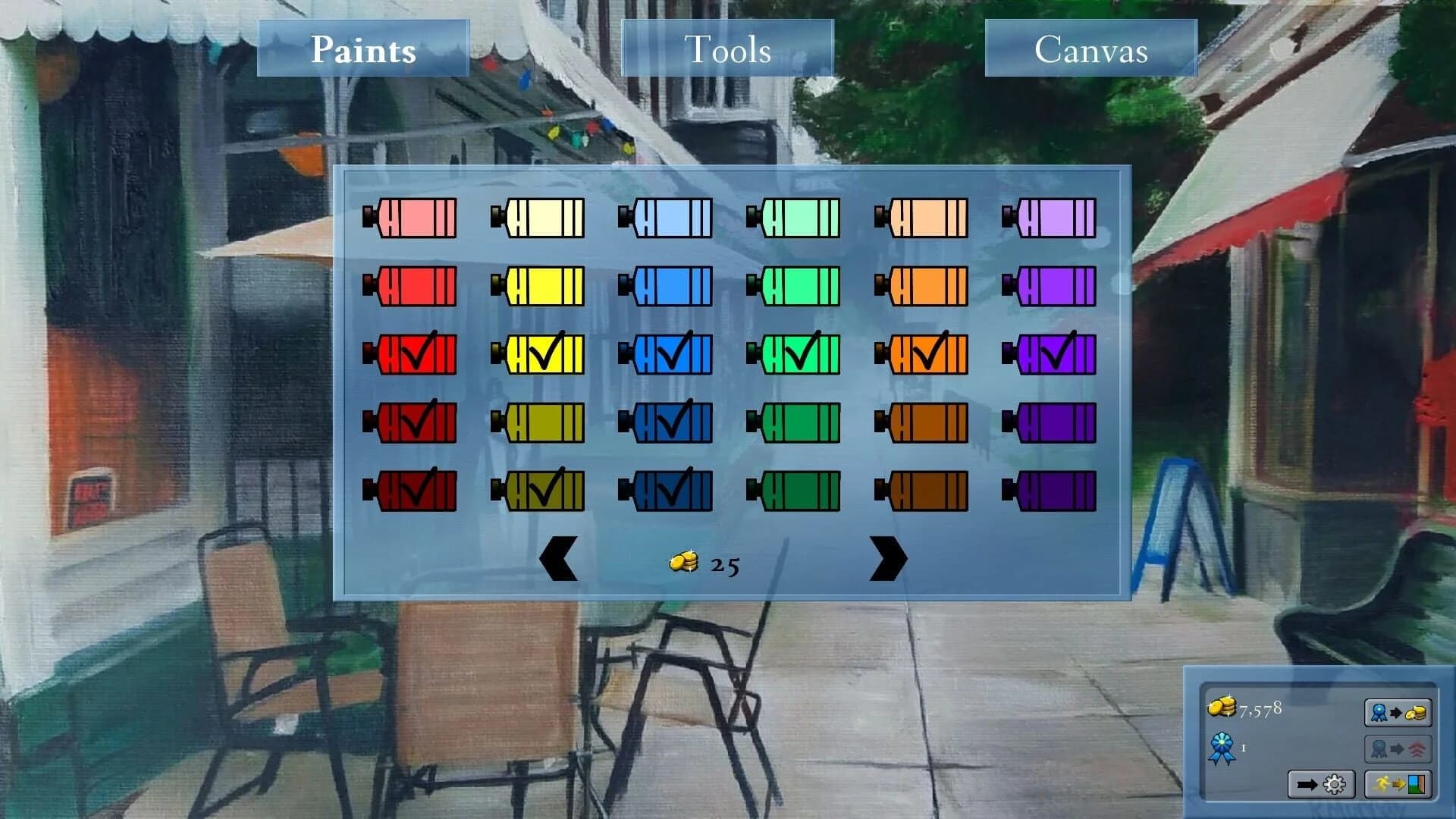Open the previous page of paints
Image resolution: width=1456 pixels, height=819 pixels.
[x=560, y=559]
